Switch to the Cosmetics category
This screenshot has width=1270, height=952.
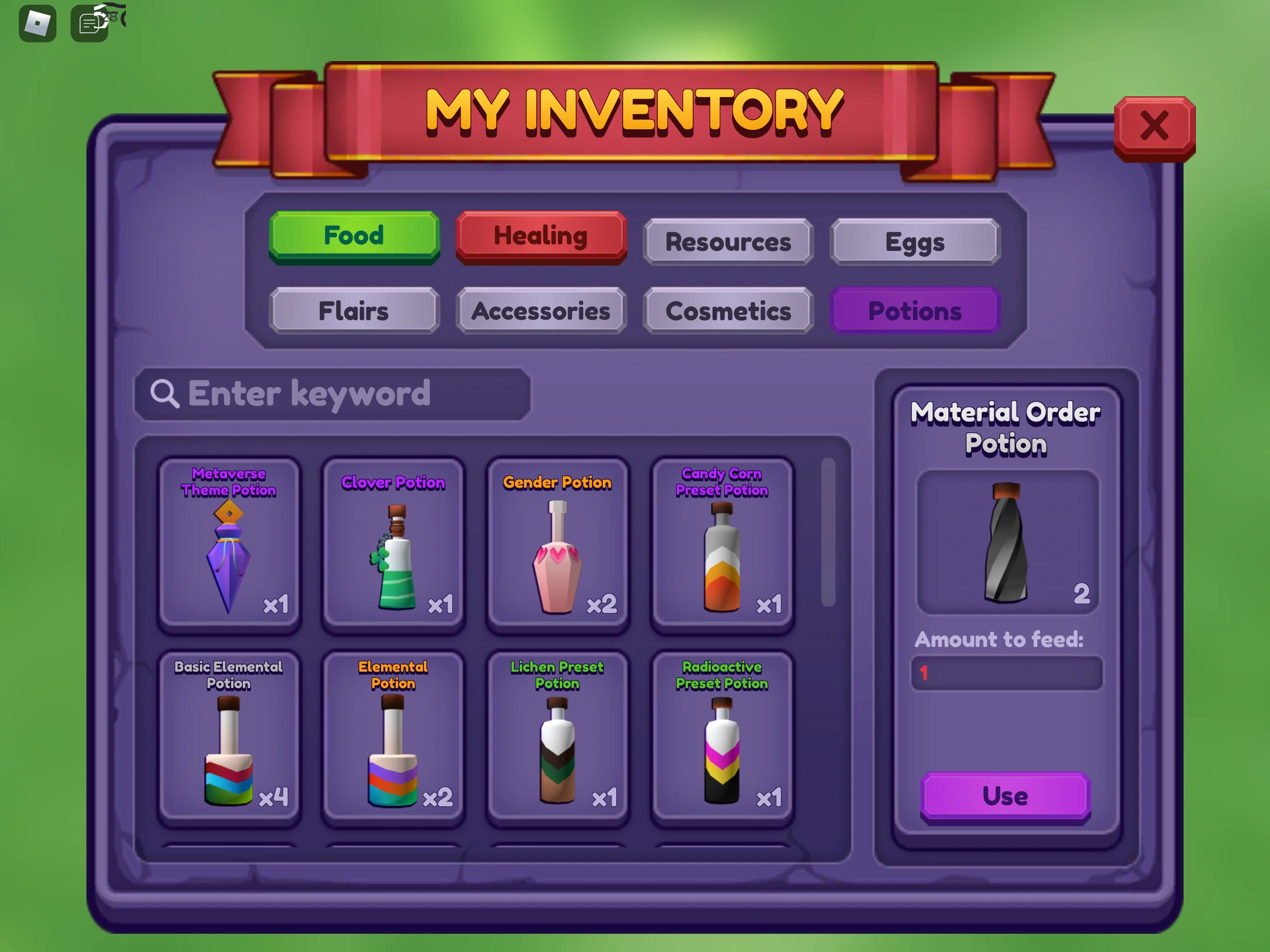click(728, 311)
